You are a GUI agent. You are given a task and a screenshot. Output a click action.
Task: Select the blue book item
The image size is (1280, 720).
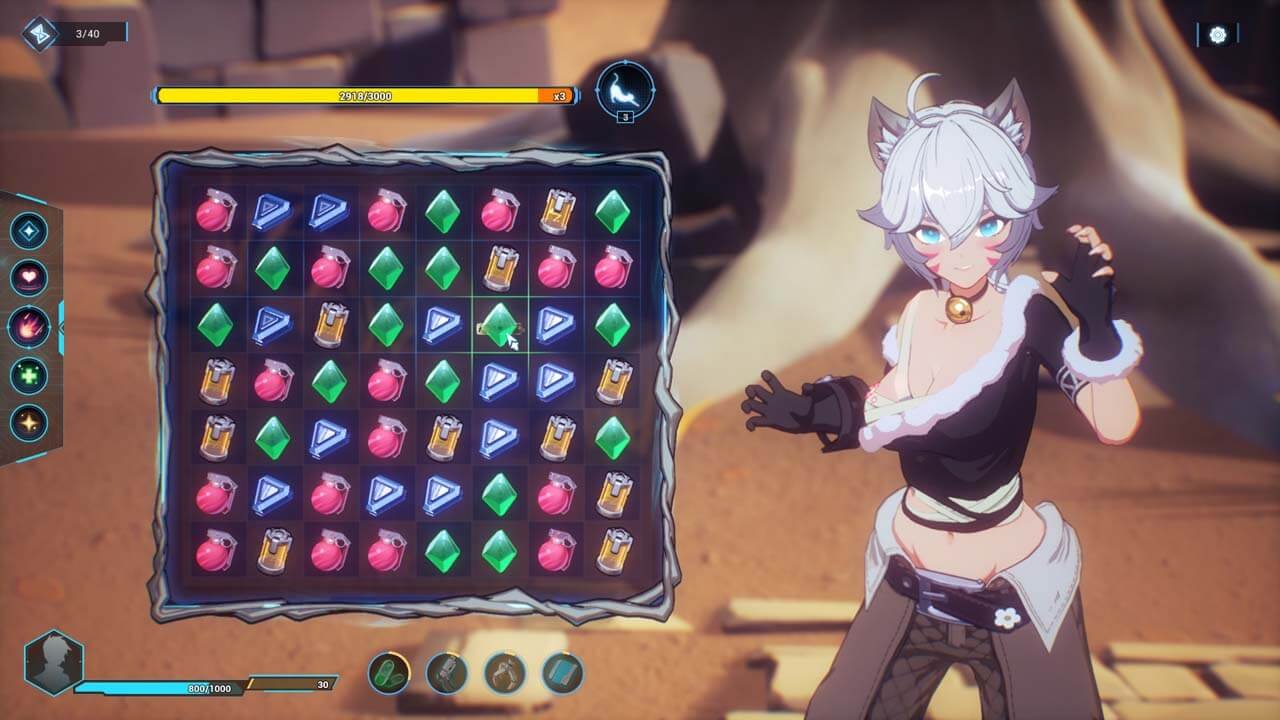coord(563,672)
